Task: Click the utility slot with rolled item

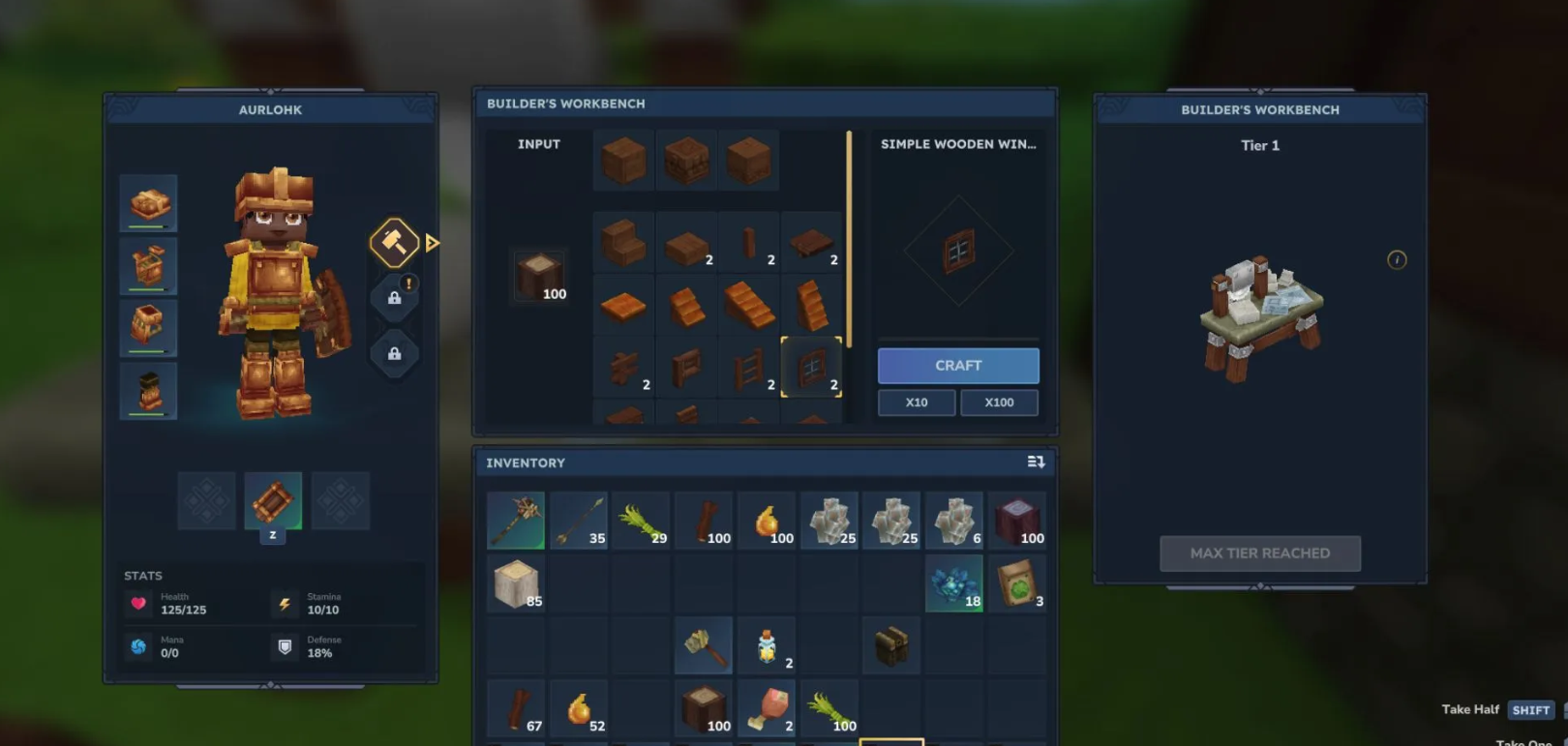Action: click(x=273, y=501)
